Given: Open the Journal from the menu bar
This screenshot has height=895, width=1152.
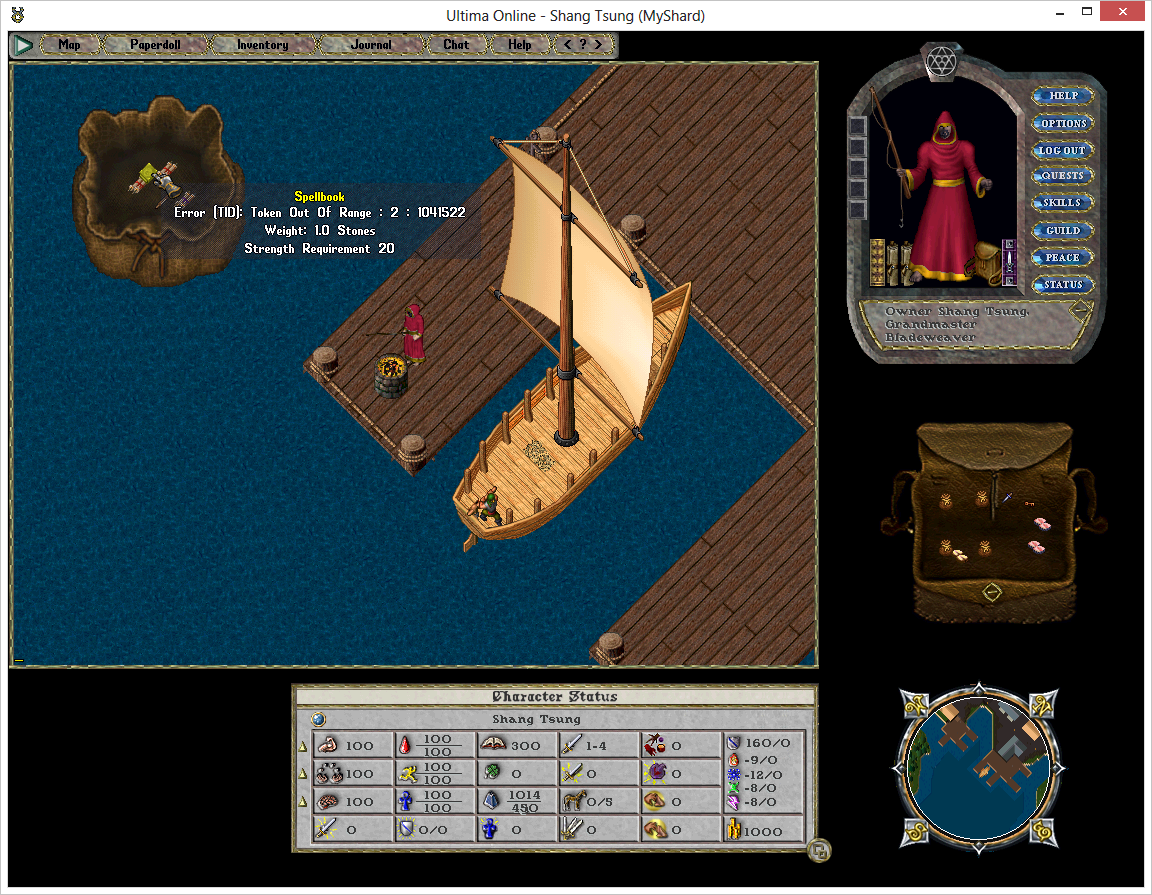Looking at the screenshot, I should (x=371, y=45).
